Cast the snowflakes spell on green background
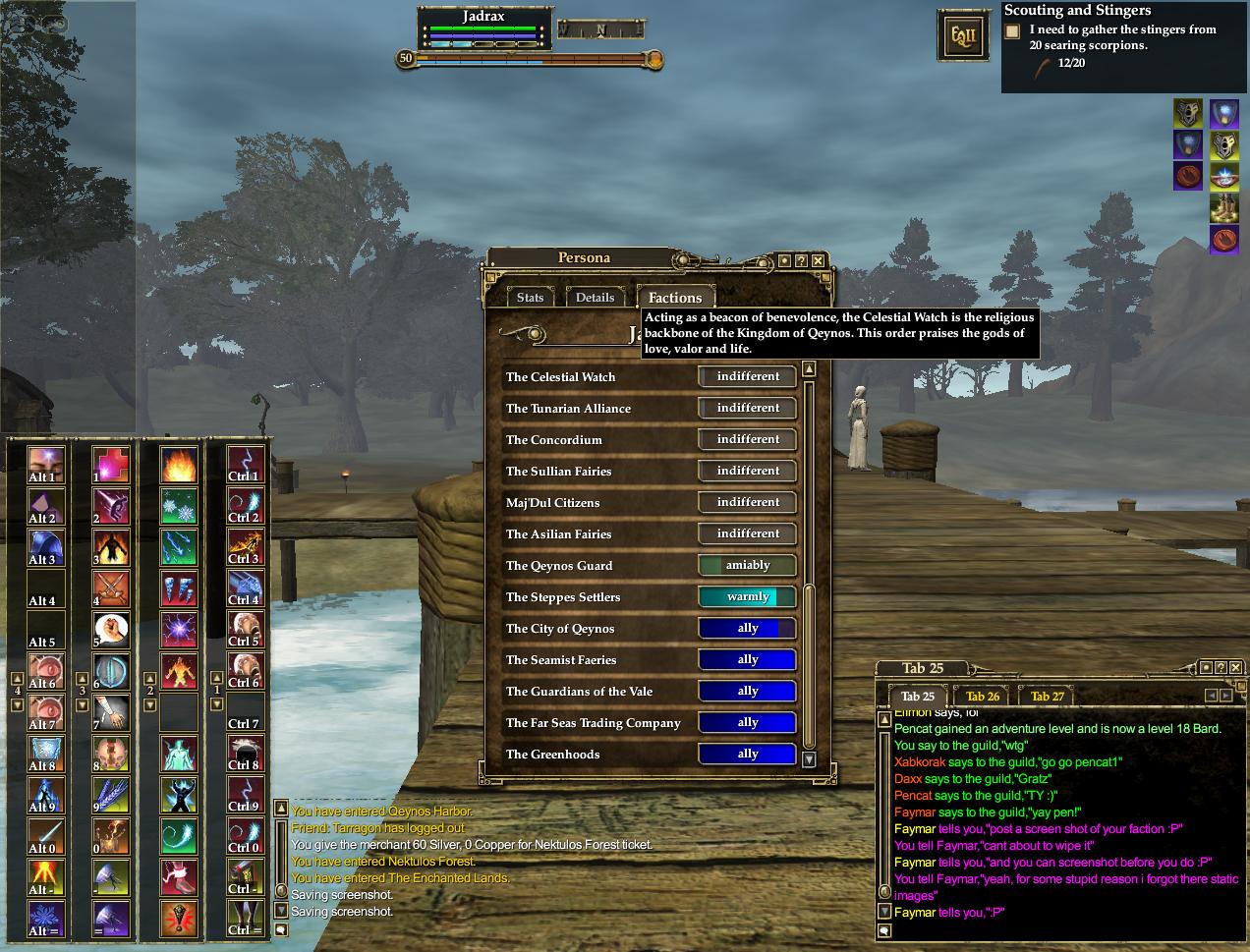This screenshot has width=1250, height=952. tap(178, 505)
